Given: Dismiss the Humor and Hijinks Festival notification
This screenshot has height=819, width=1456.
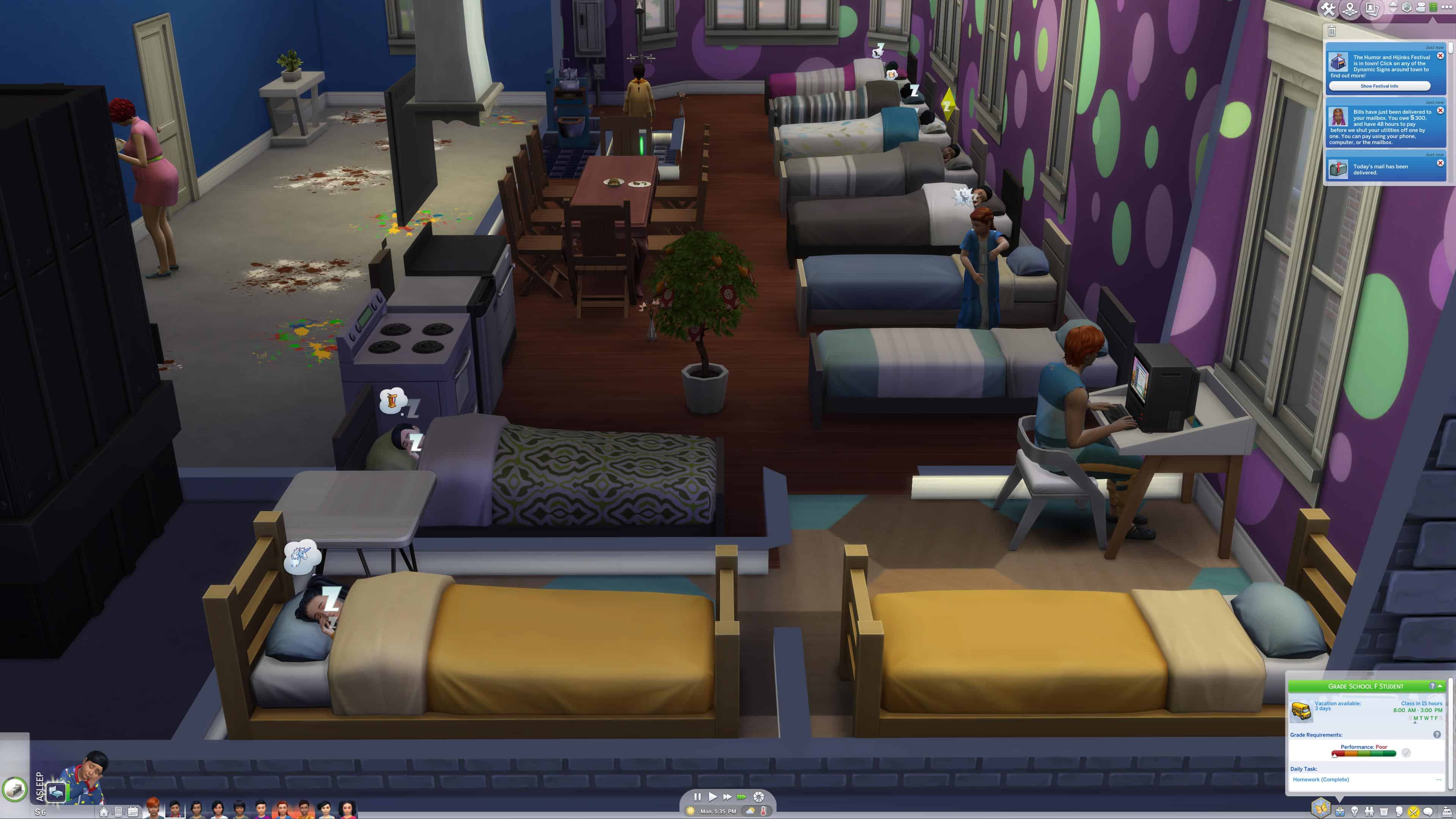Looking at the screenshot, I should pos(1440,56).
